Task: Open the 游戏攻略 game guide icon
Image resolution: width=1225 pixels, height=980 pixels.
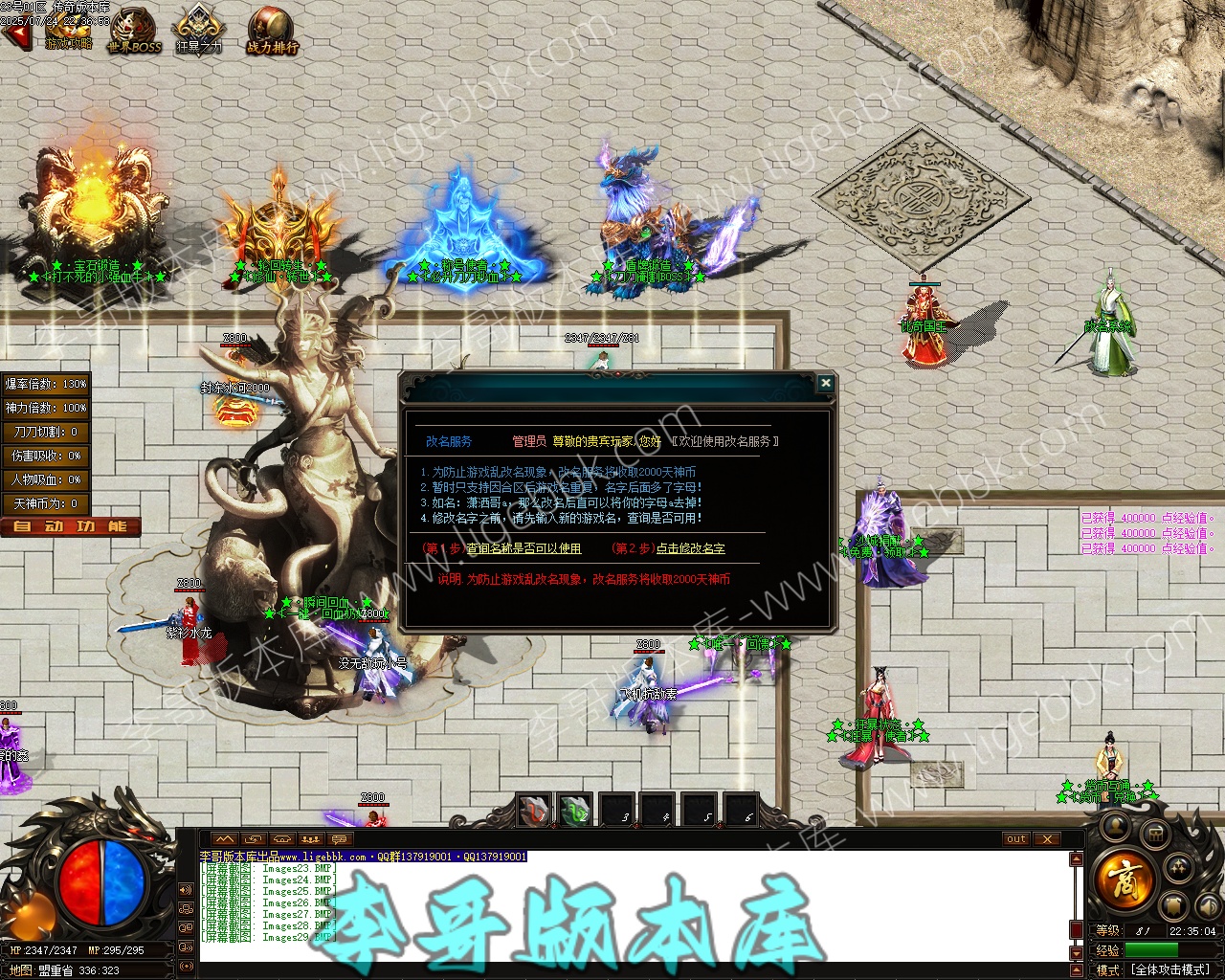Action: point(67,29)
